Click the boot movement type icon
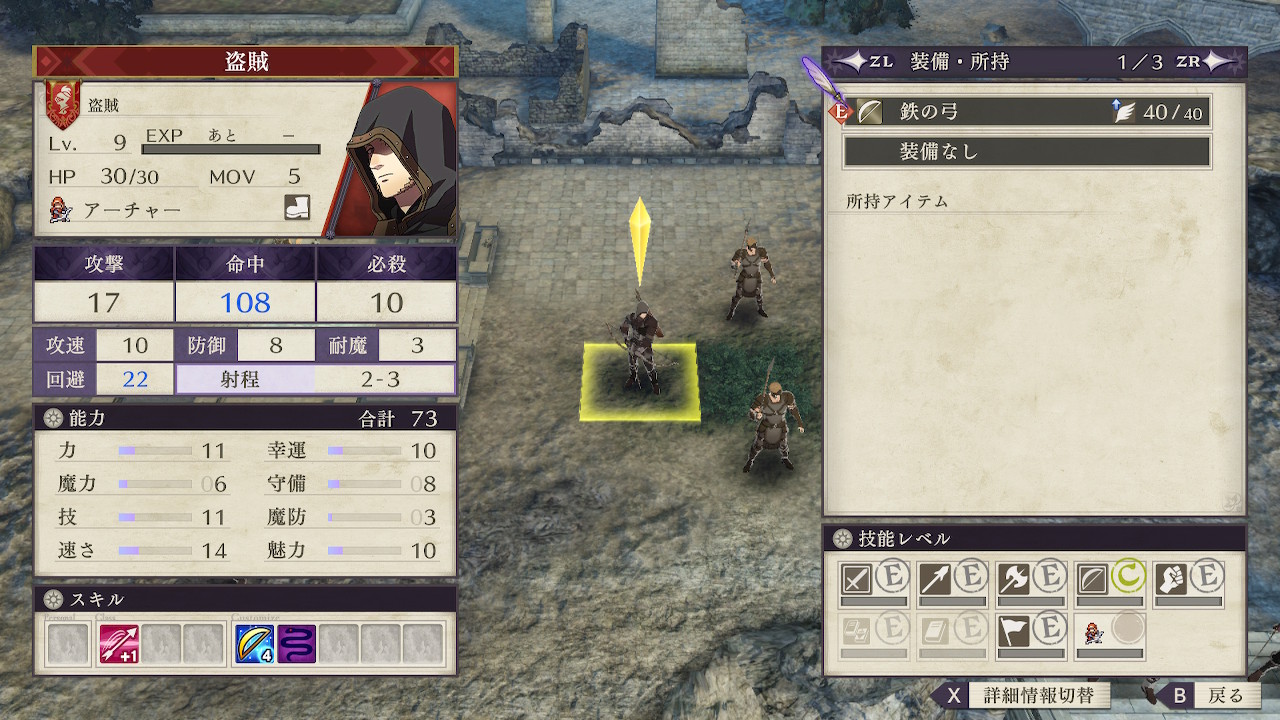Screen dimensions: 1280x720 [x=297, y=207]
